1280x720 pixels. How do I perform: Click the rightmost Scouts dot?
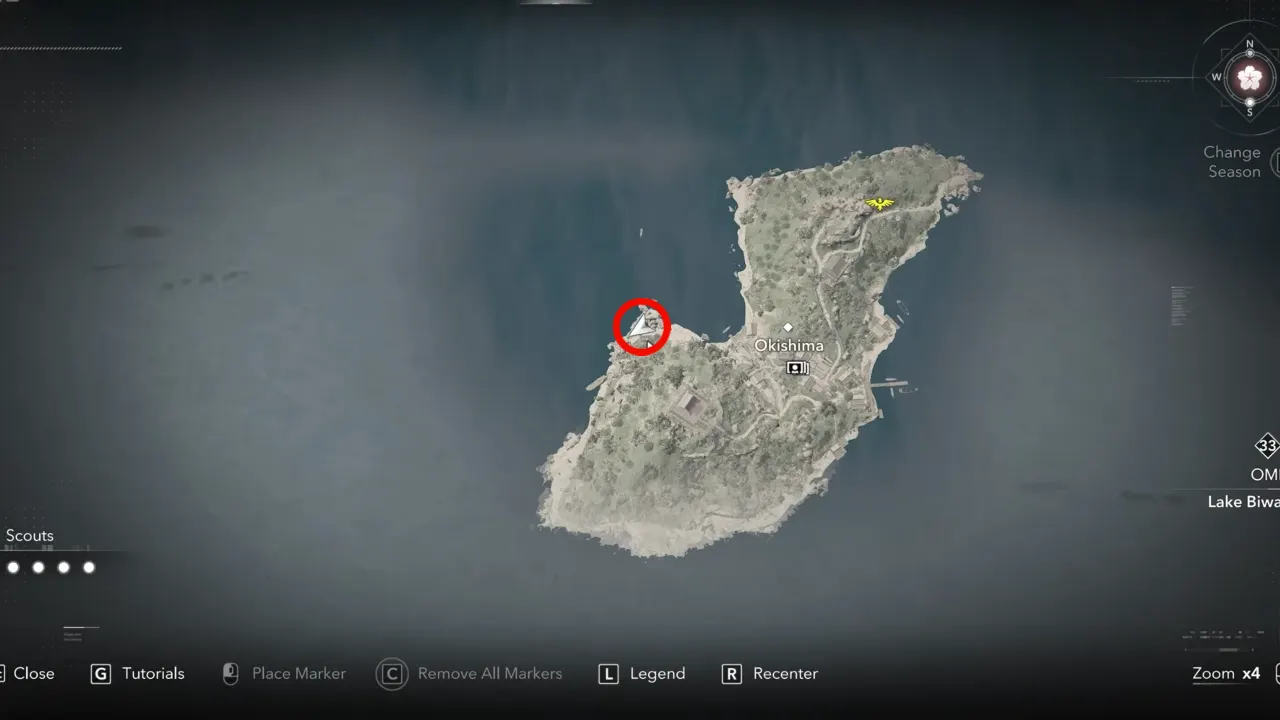pyautogui.click(x=88, y=567)
